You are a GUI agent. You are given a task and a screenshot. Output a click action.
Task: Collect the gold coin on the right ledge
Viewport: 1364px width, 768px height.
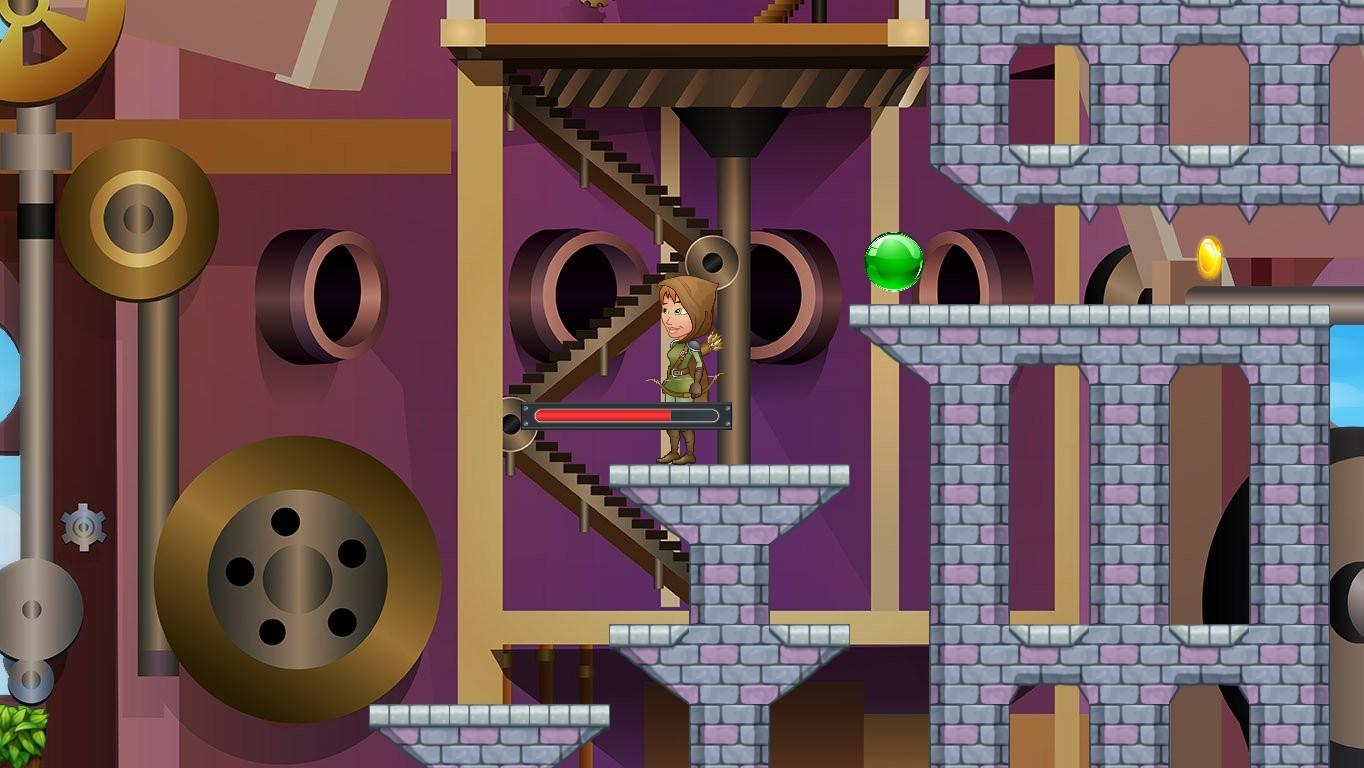click(x=1207, y=255)
